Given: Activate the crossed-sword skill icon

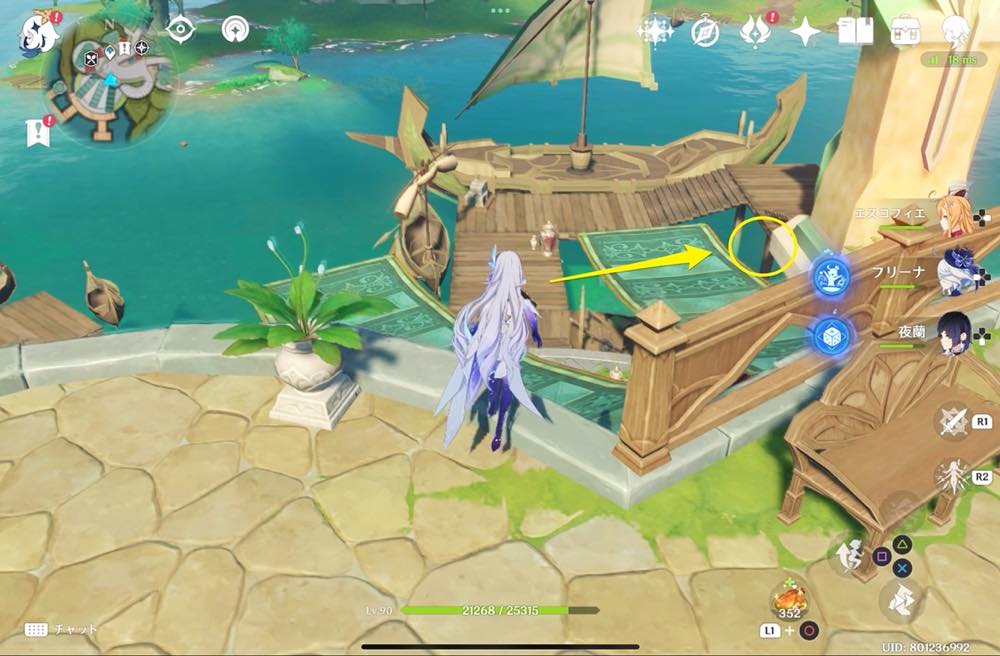Looking at the screenshot, I should 952,421.
